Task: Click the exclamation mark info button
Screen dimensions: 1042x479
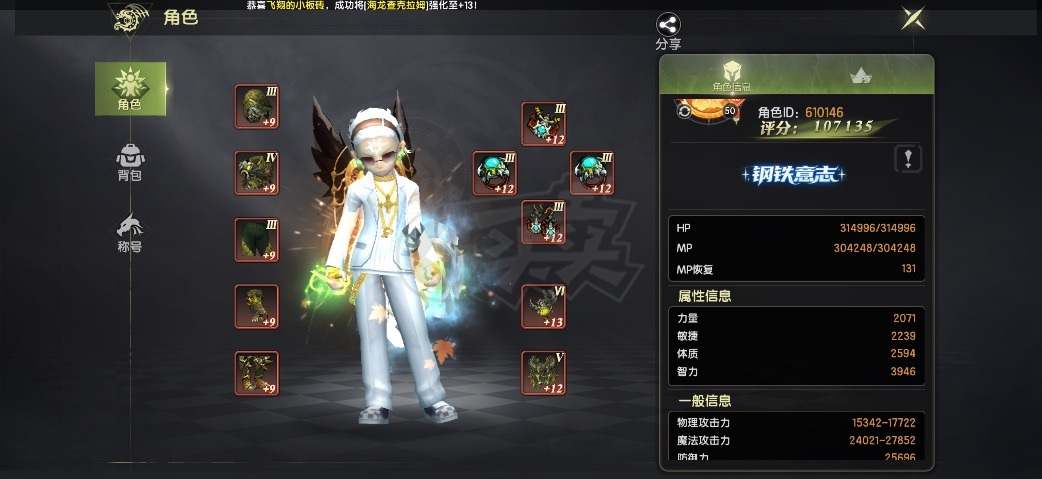Action: [907, 158]
